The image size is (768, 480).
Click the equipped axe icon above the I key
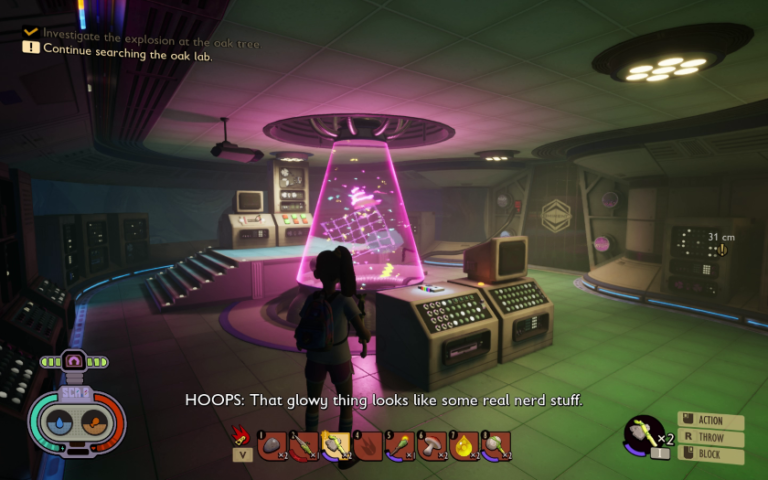coord(642,433)
